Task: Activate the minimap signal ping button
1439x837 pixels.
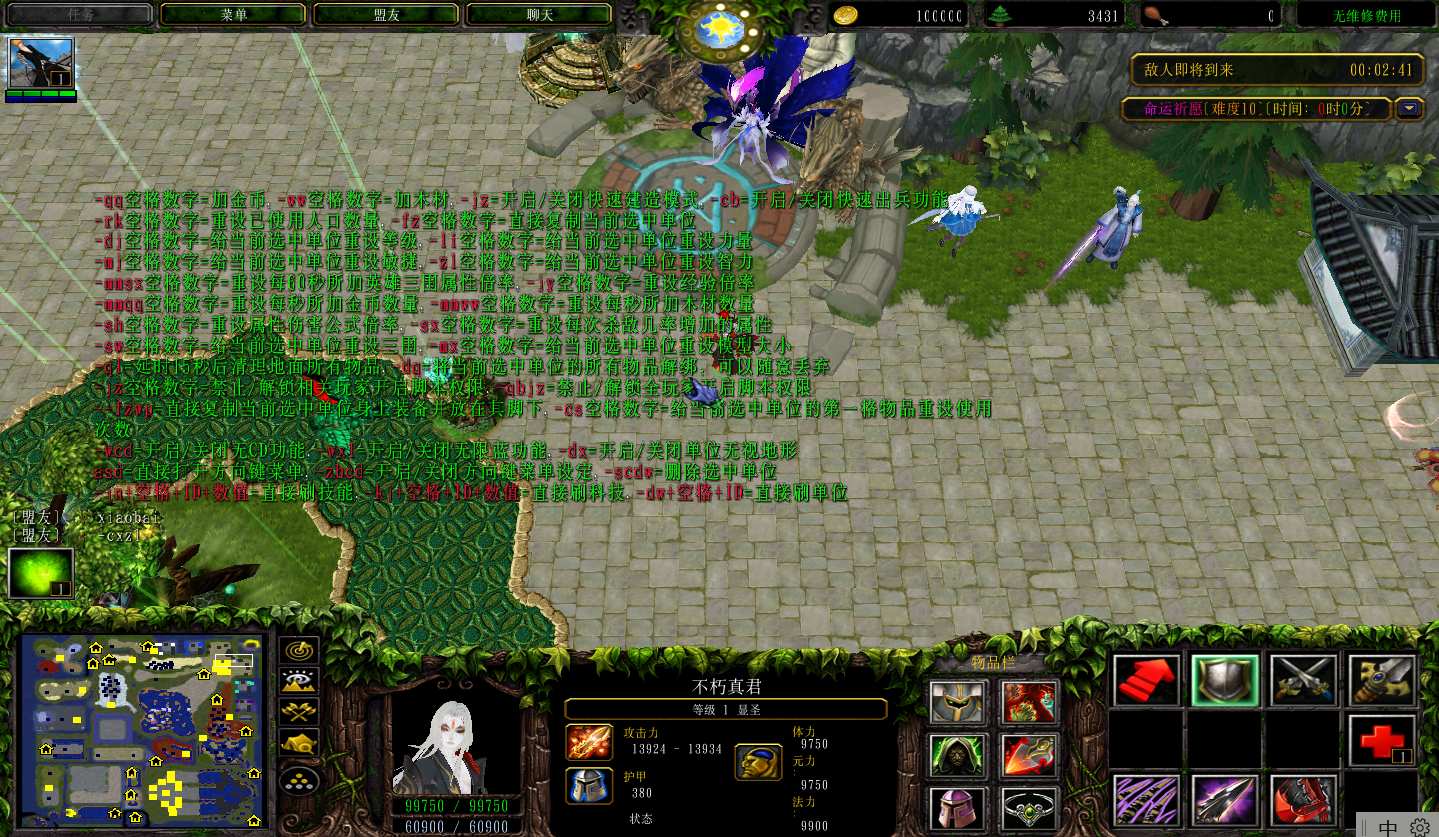Action: click(x=300, y=650)
